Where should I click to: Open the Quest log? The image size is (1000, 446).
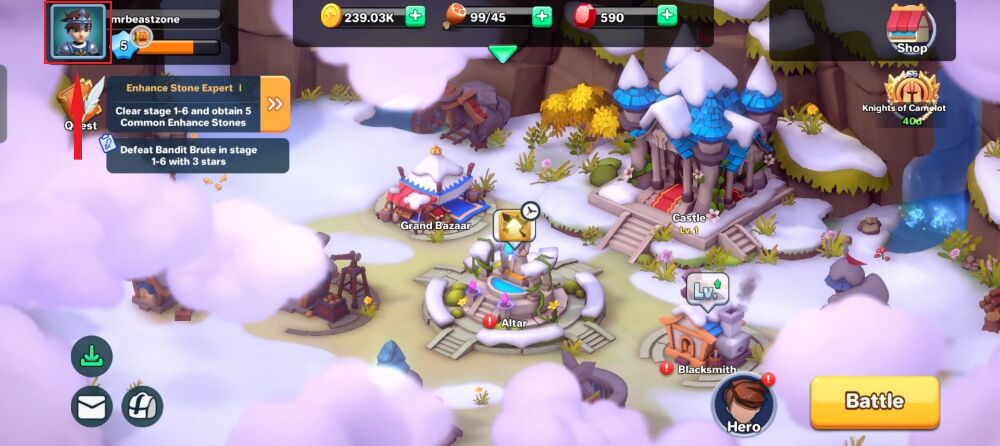pos(80,104)
